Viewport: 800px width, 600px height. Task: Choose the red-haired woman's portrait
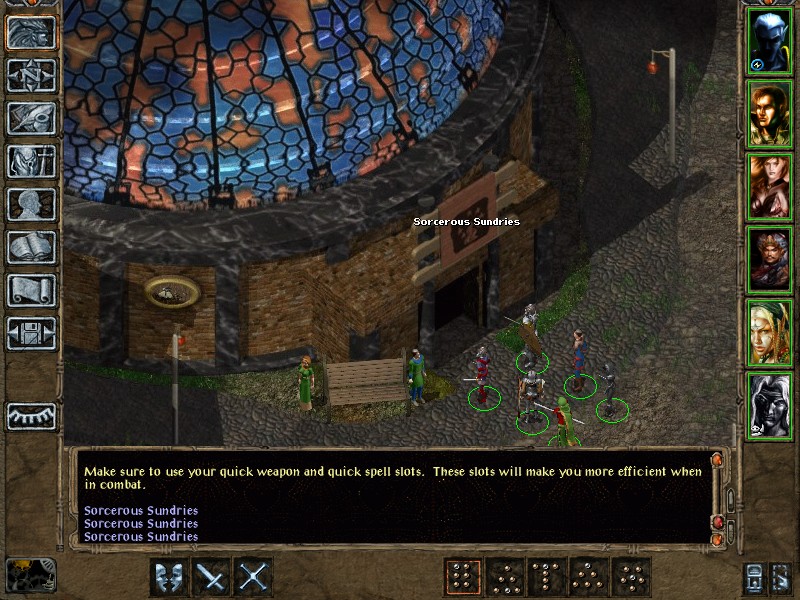coord(769,187)
